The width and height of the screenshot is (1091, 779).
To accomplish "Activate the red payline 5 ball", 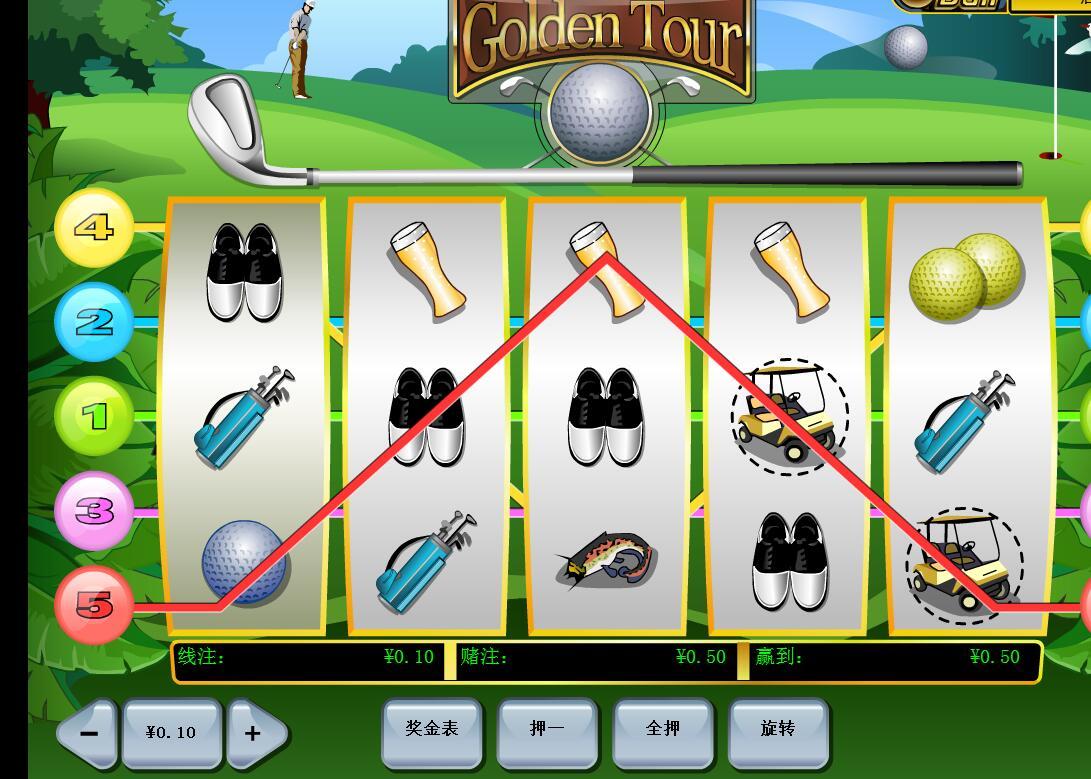I will (94, 605).
